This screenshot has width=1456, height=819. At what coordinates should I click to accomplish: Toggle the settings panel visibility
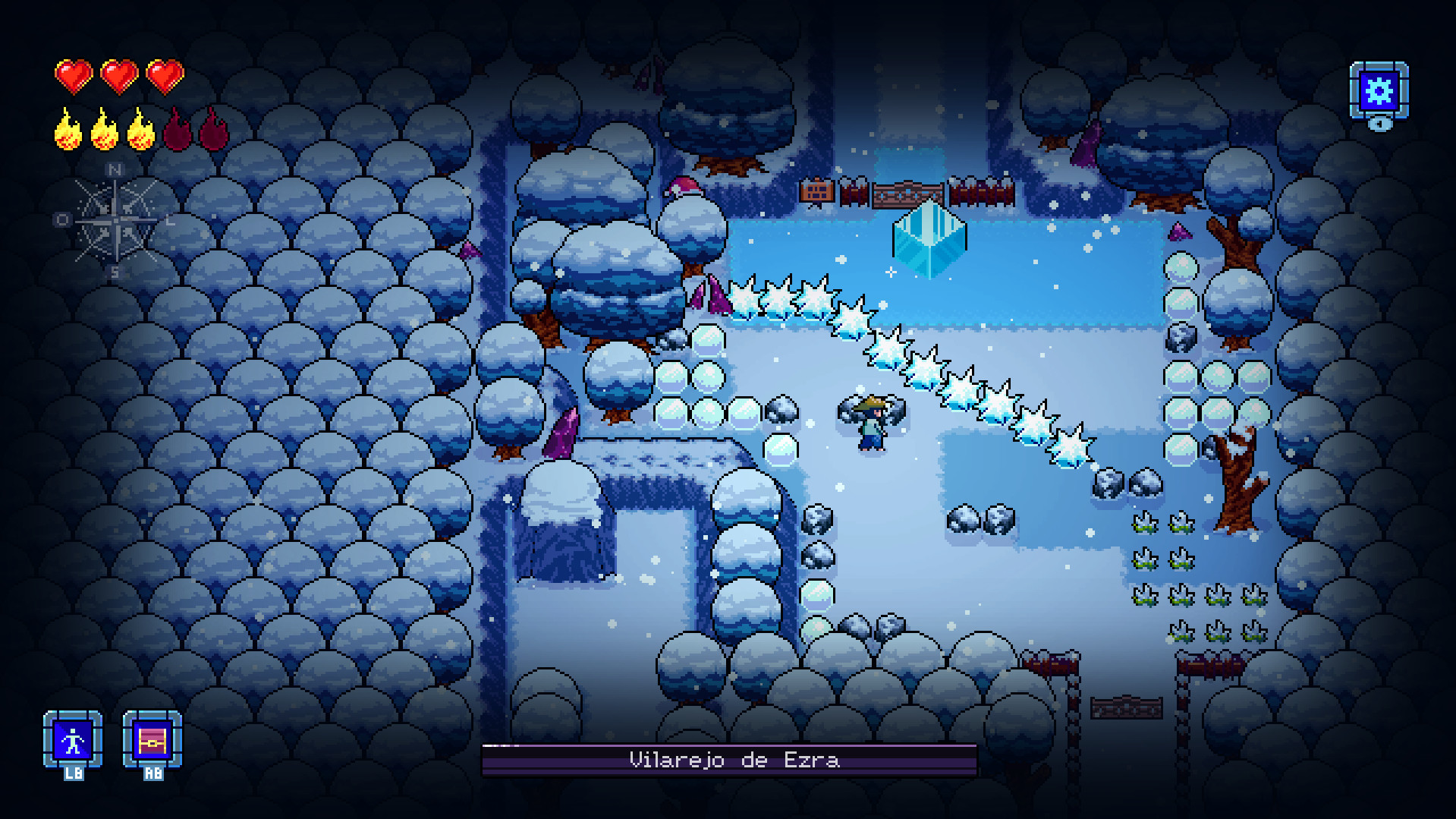pyautogui.click(x=1380, y=91)
